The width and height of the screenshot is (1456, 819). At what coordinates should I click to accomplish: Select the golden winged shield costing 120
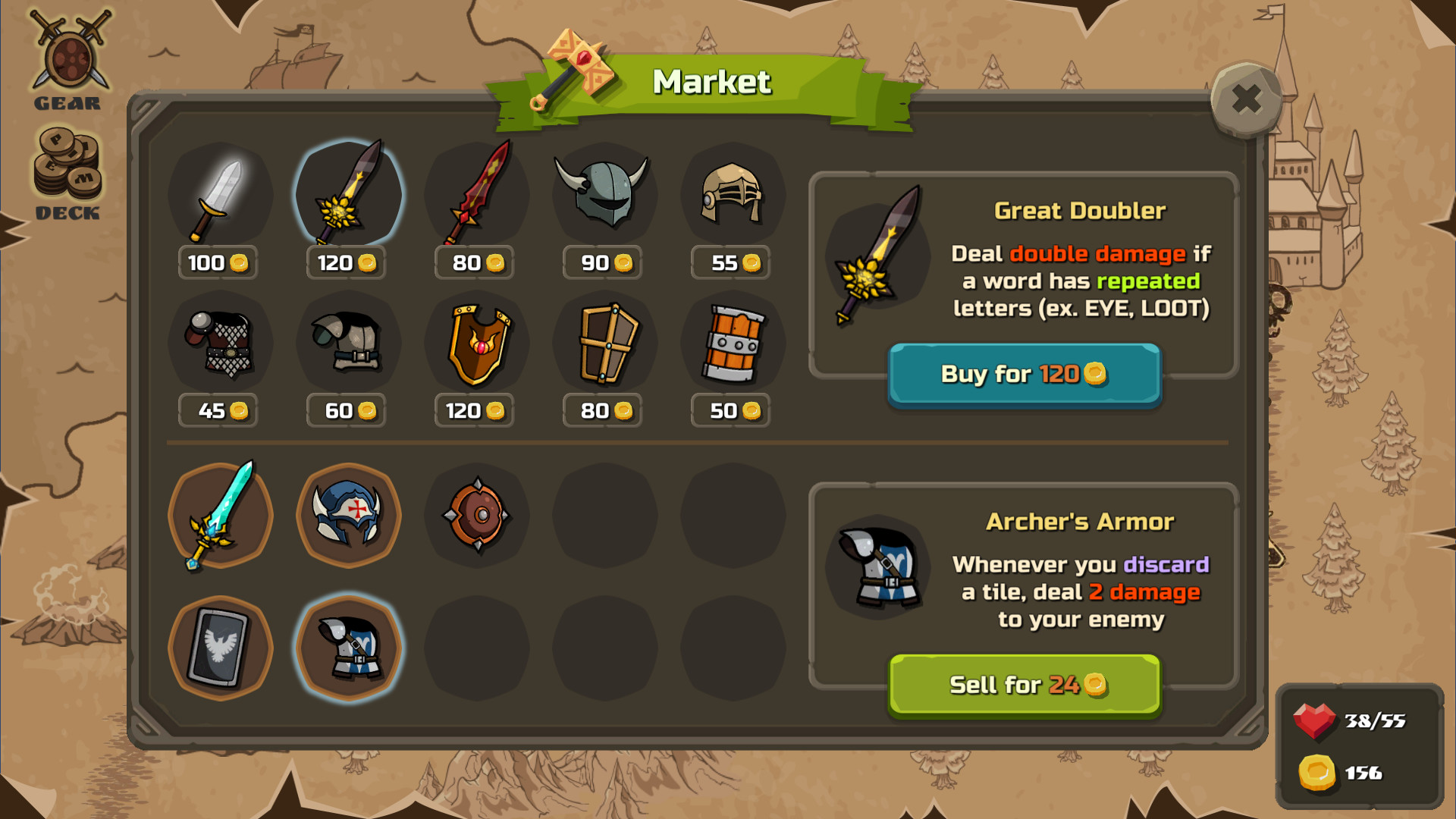pos(476,343)
